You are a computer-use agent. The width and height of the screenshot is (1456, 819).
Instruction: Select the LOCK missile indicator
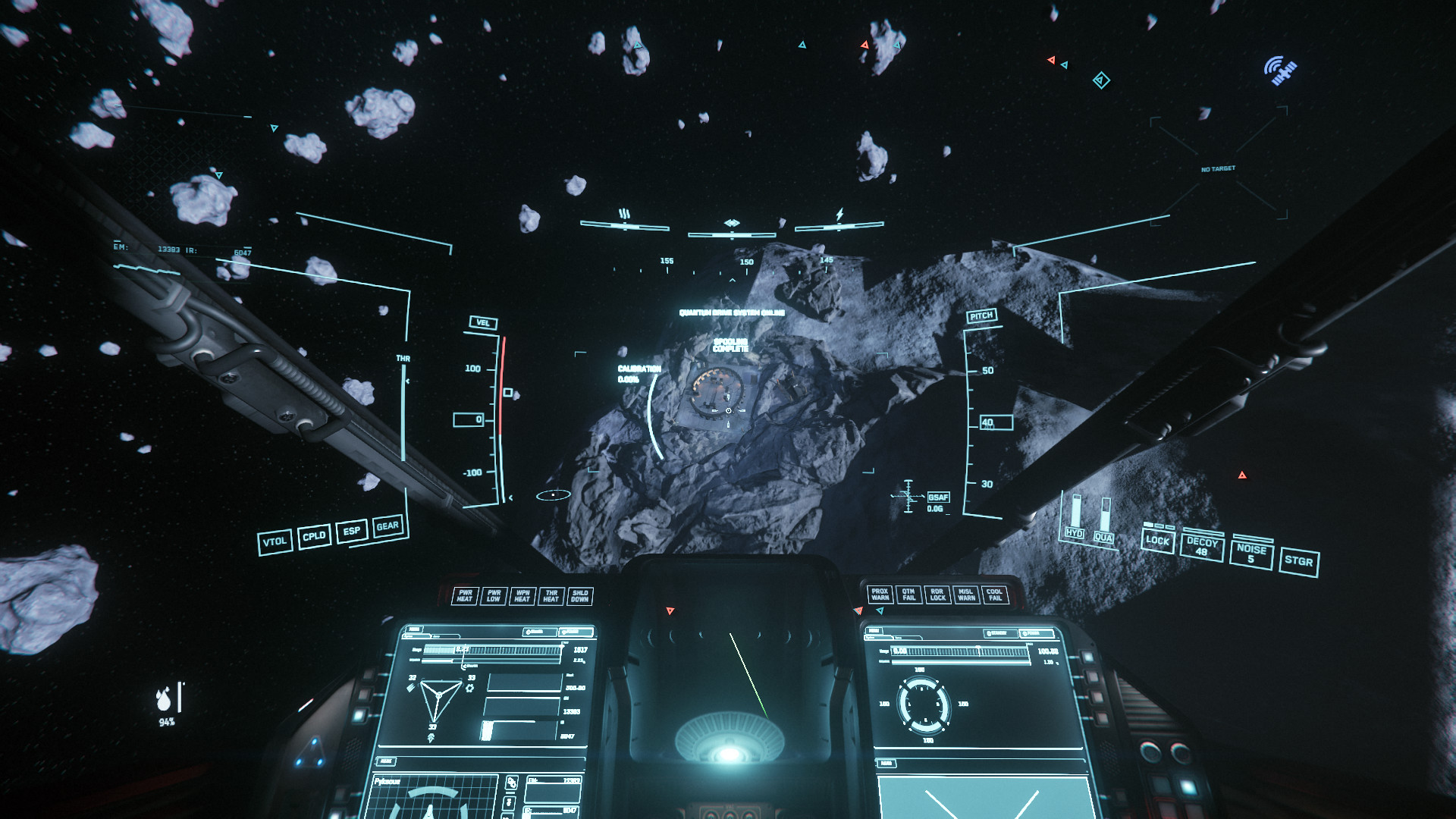[1157, 541]
